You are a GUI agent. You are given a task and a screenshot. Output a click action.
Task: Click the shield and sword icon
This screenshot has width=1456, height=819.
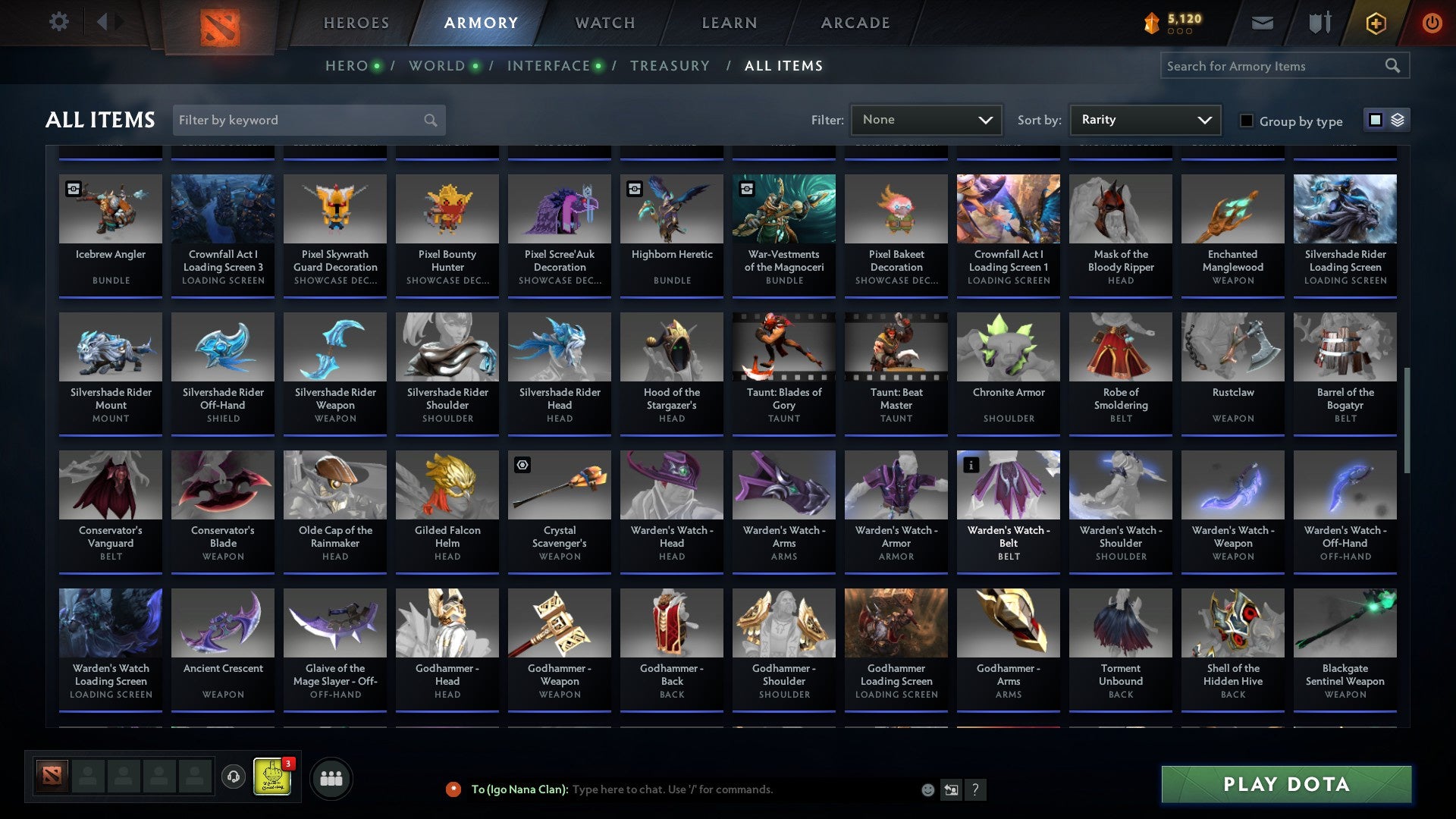(1319, 23)
